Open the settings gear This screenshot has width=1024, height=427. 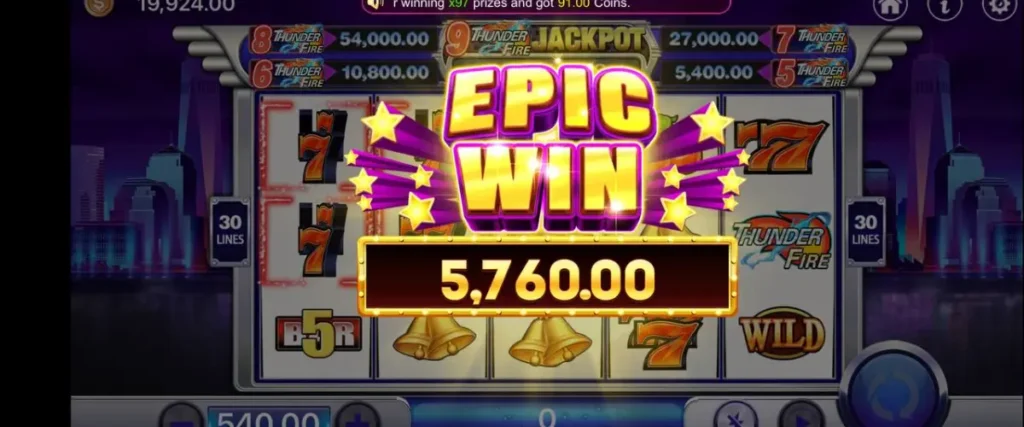(x=998, y=7)
